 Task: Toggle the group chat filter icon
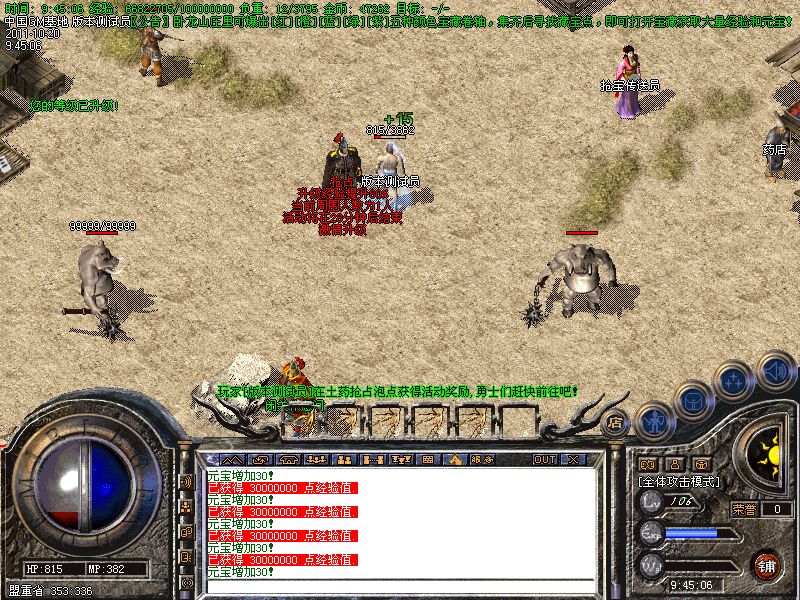tap(186, 507)
